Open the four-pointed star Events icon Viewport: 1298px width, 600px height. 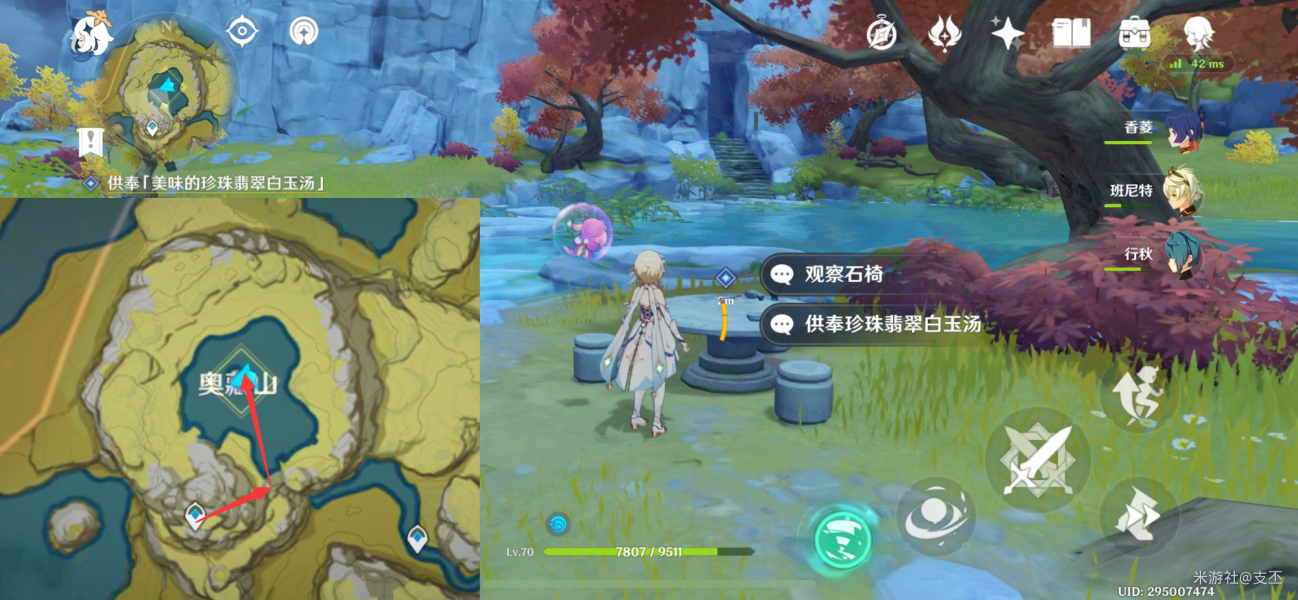(1007, 34)
